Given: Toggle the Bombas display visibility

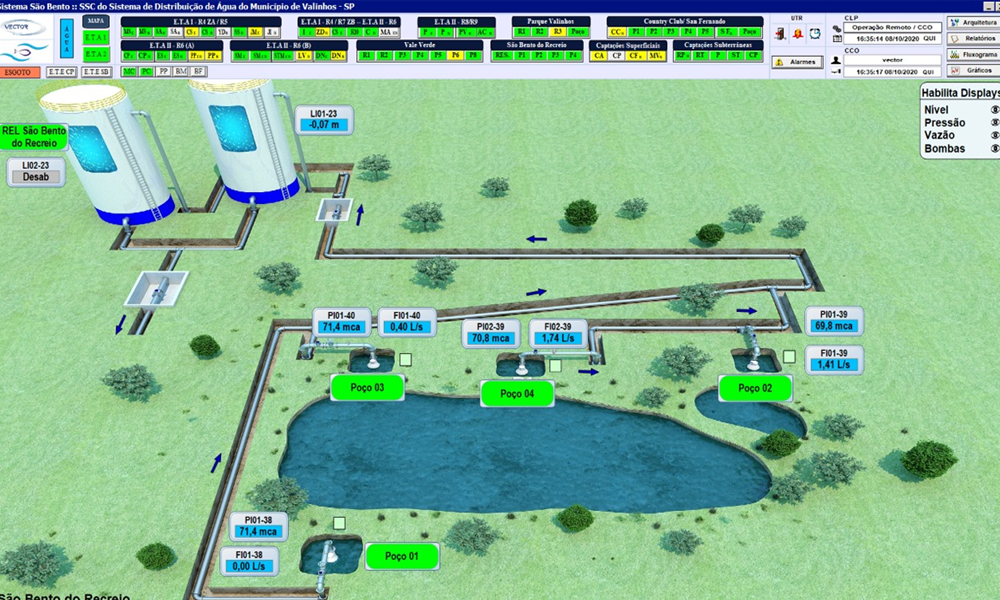Looking at the screenshot, I should point(994,149).
